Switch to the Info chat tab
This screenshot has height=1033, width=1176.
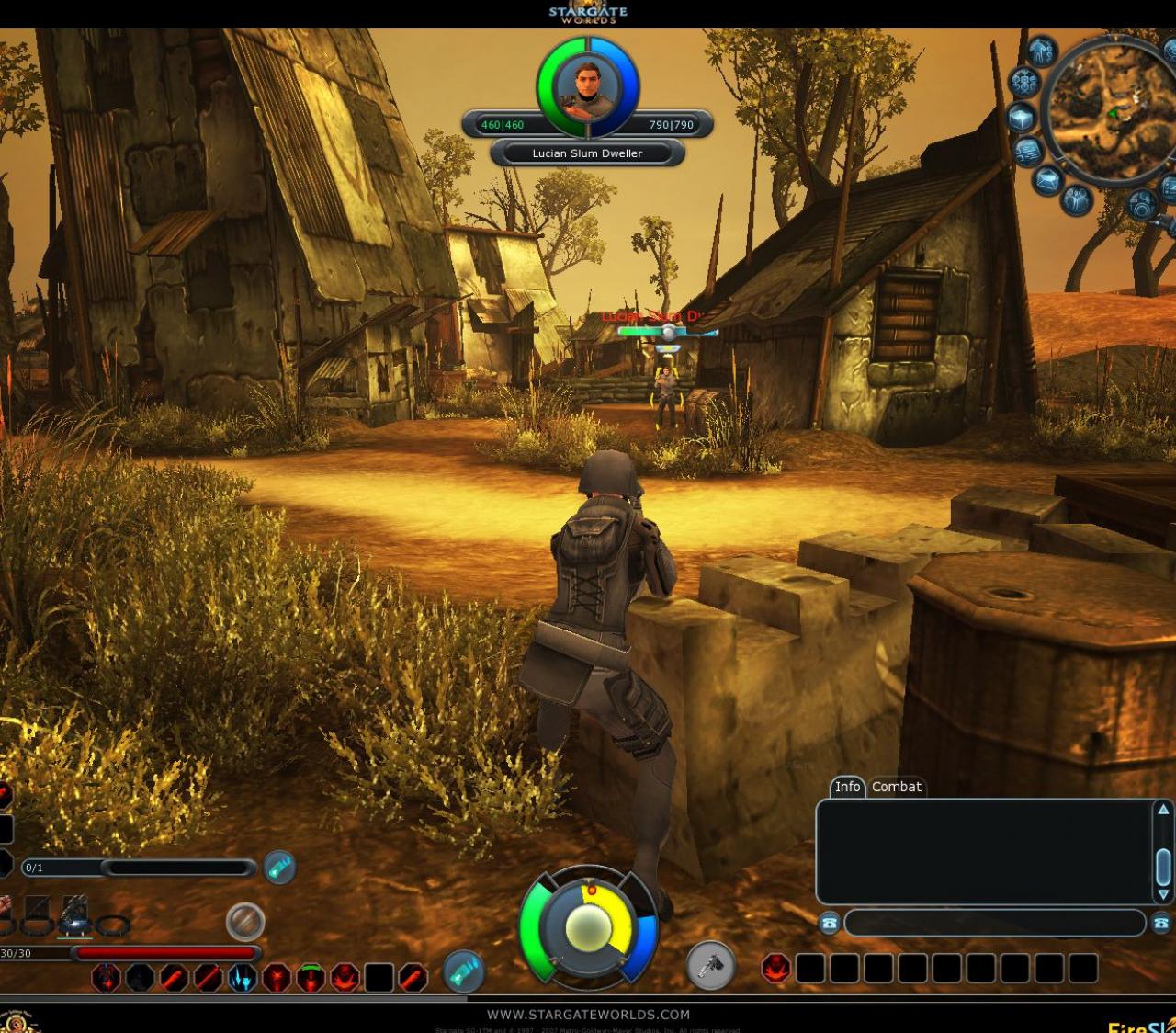[x=848, y=787]
